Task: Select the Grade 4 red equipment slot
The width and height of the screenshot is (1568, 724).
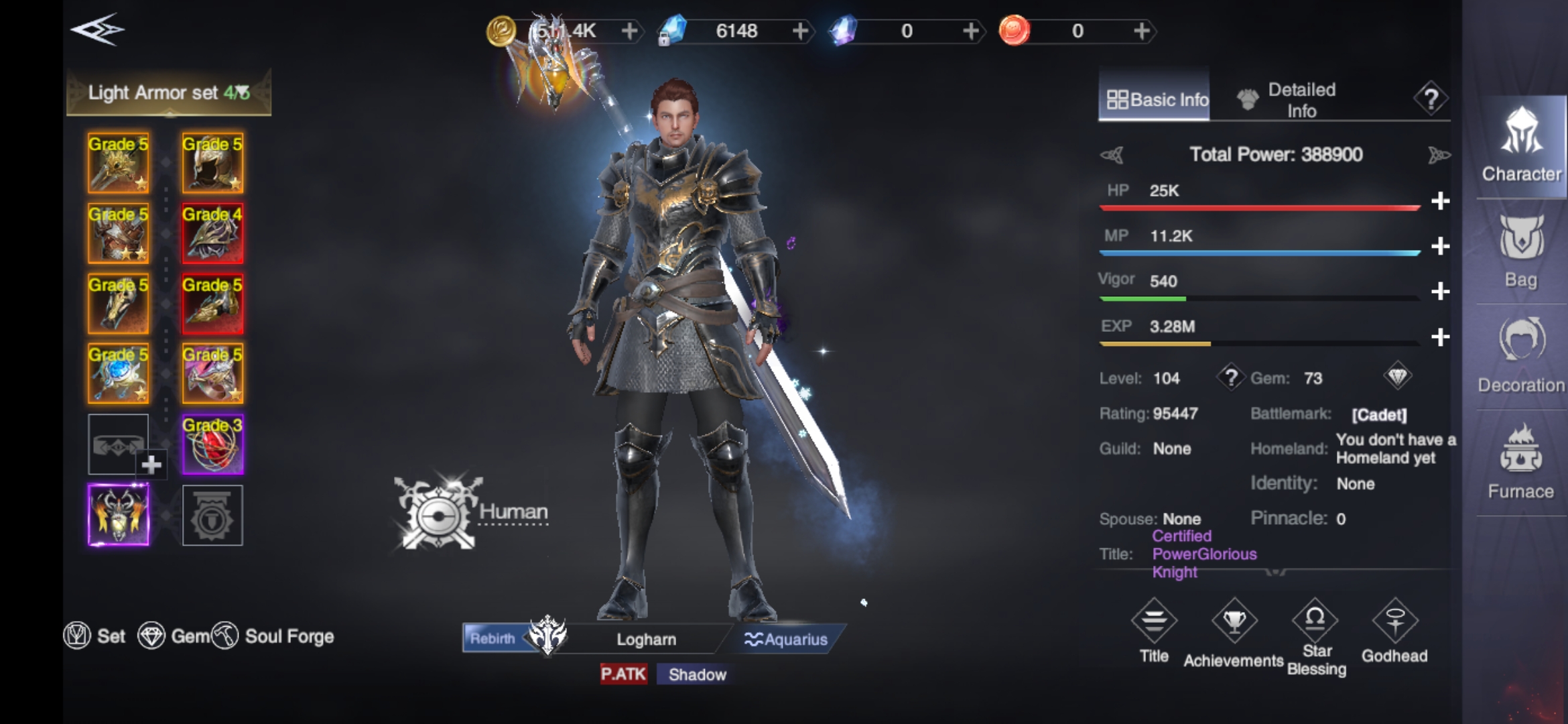Action: point(212,233)
